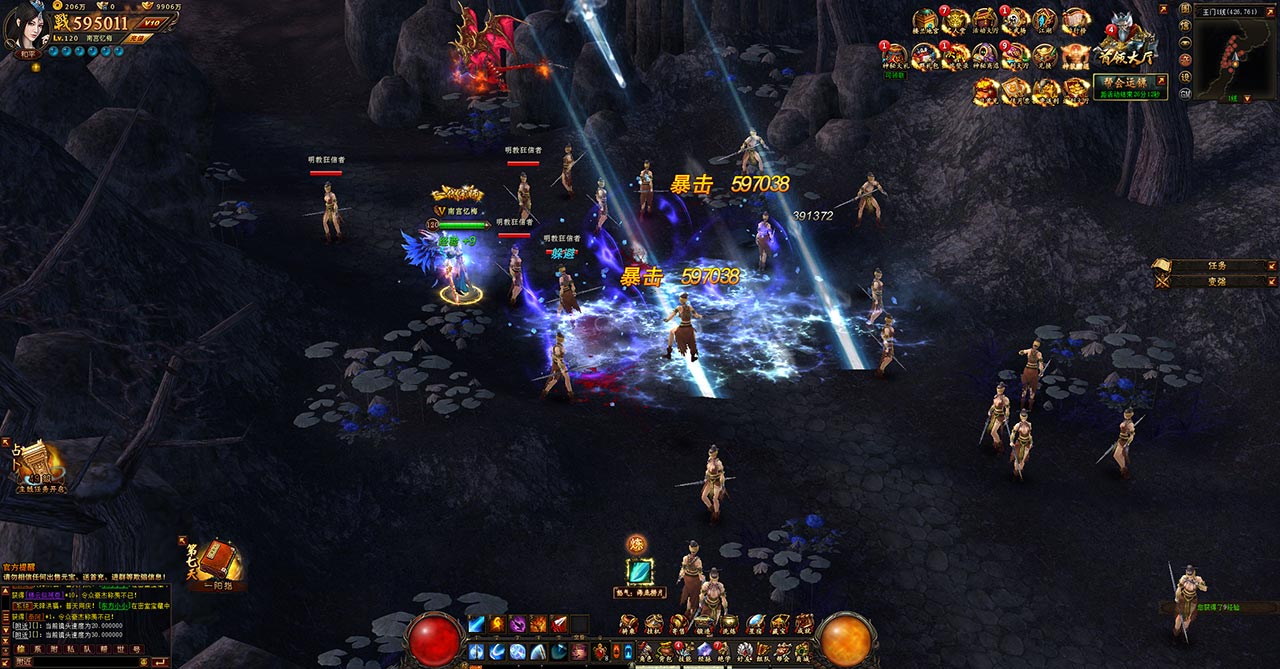Switch chat to the 世 world channel
This screenshot has width=1280, height=669.
122,649
